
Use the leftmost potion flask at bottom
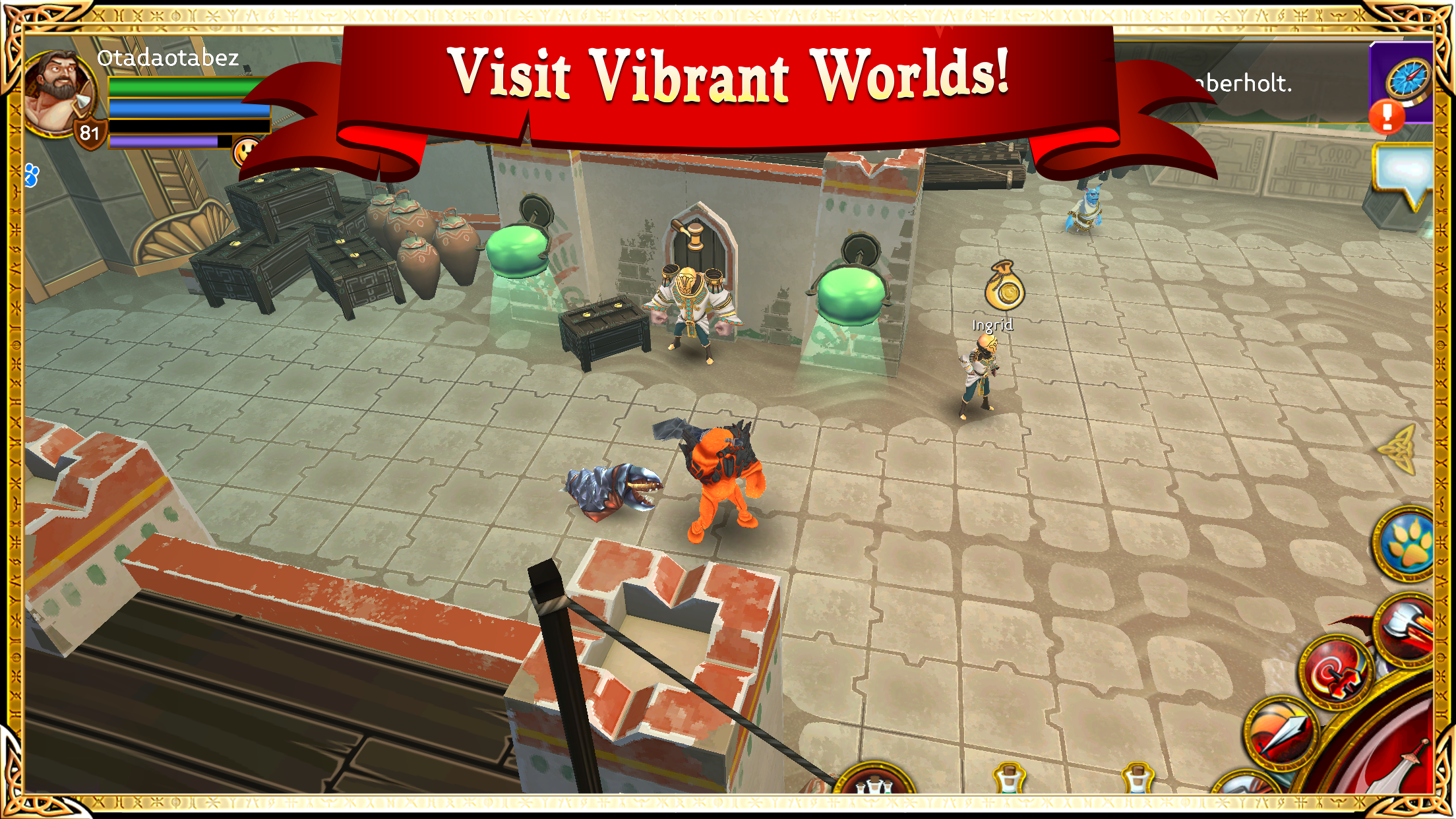tap(1009, 779)
